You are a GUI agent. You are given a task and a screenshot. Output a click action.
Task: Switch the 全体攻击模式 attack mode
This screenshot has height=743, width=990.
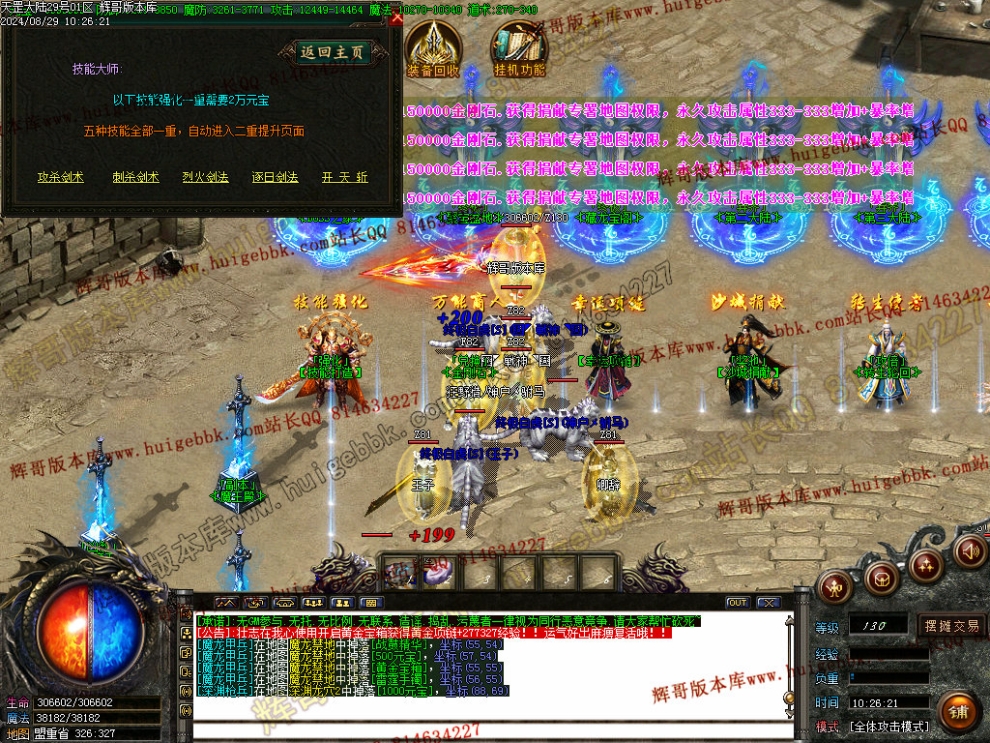pyautogui.click(x=889, y=726)
